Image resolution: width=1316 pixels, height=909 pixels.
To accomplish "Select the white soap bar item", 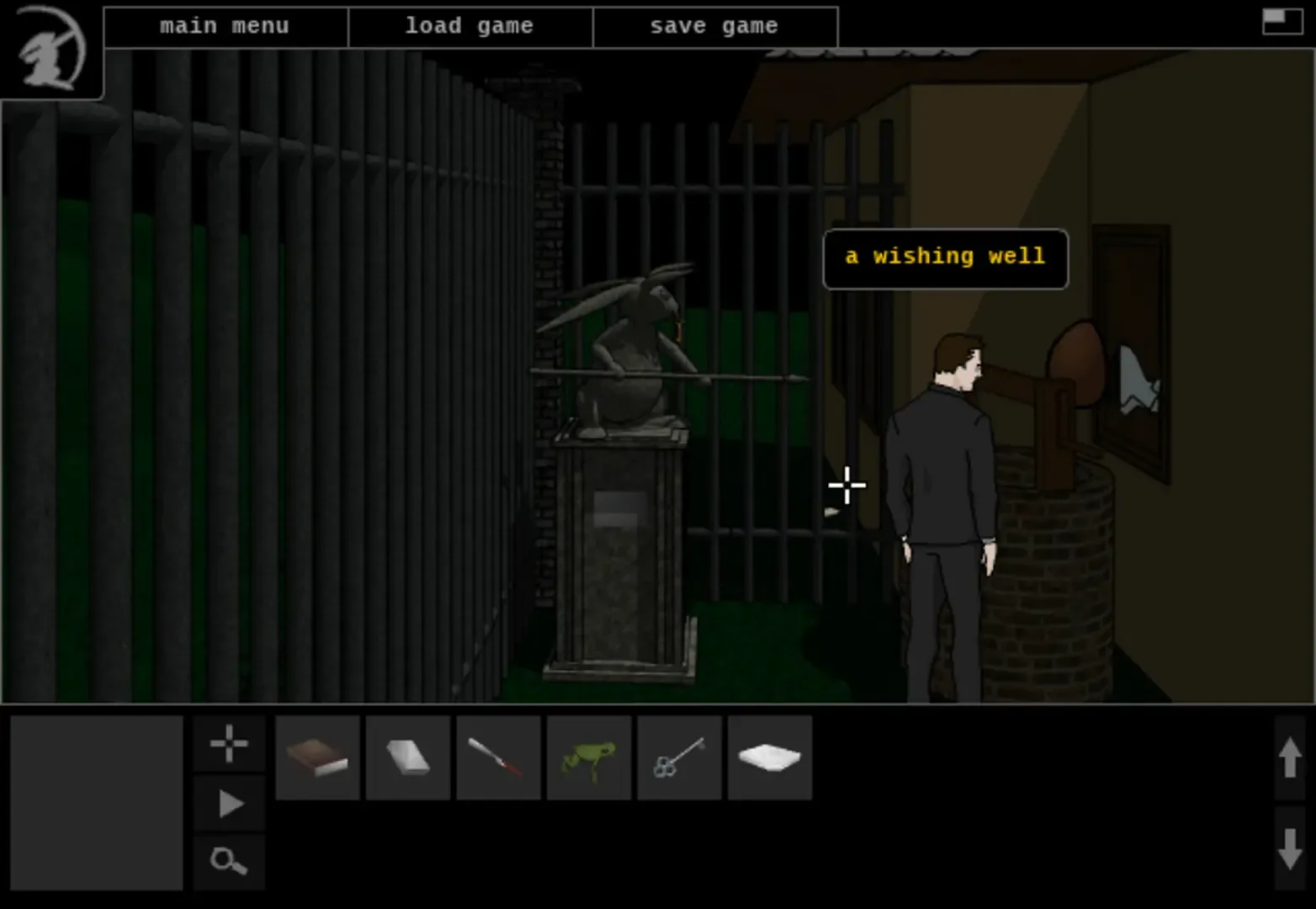I will [x=408, y=757].
